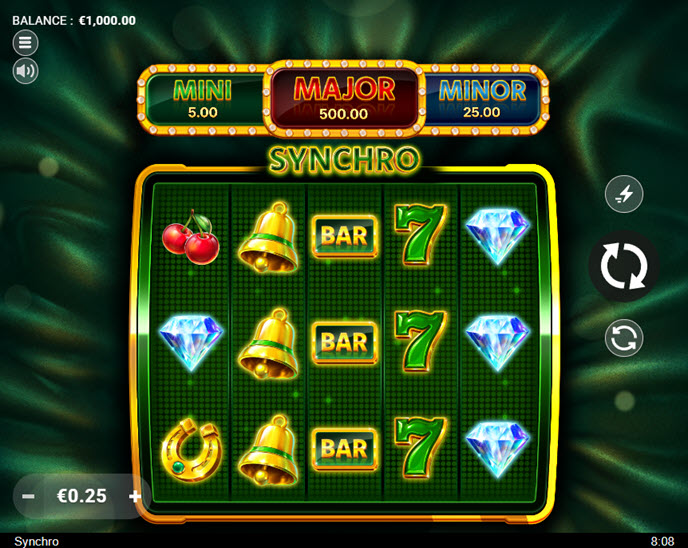This screenshot has width=688, height=548.
Task: Open the hamburger menu
Action: (x=25, y=42)
